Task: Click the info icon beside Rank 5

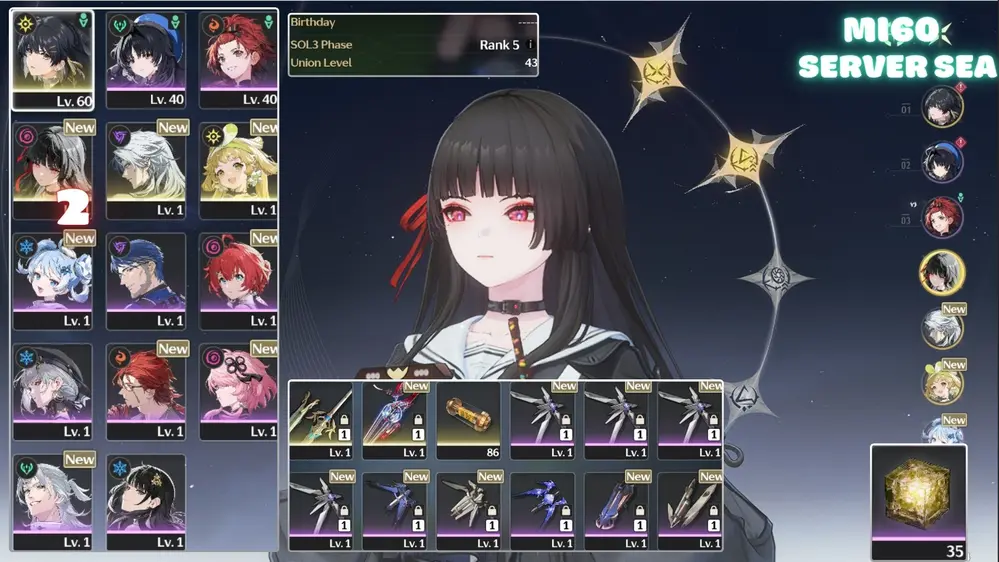Action: pos(530,45)
